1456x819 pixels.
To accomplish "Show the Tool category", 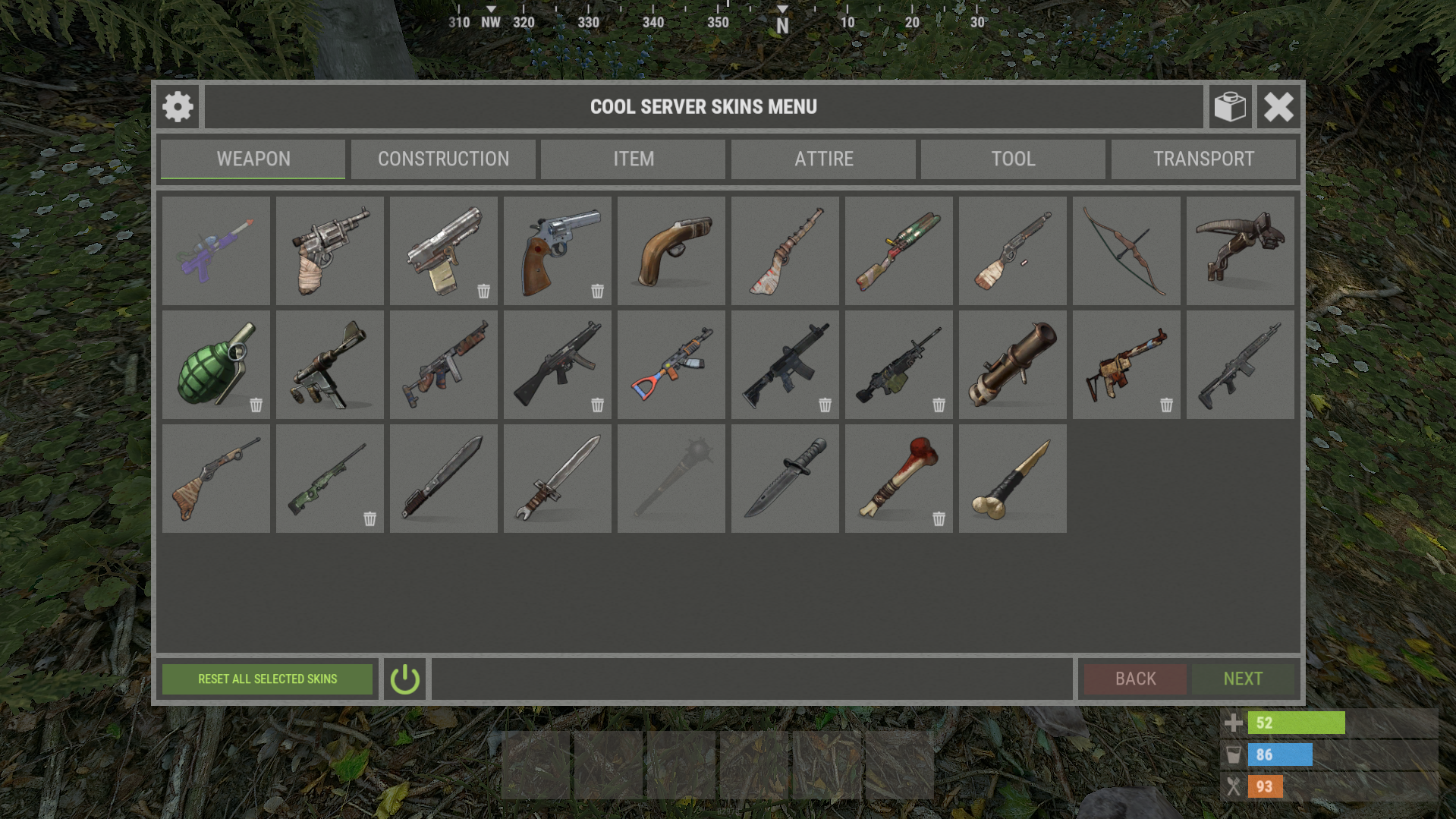I will tap(1013, 159).
